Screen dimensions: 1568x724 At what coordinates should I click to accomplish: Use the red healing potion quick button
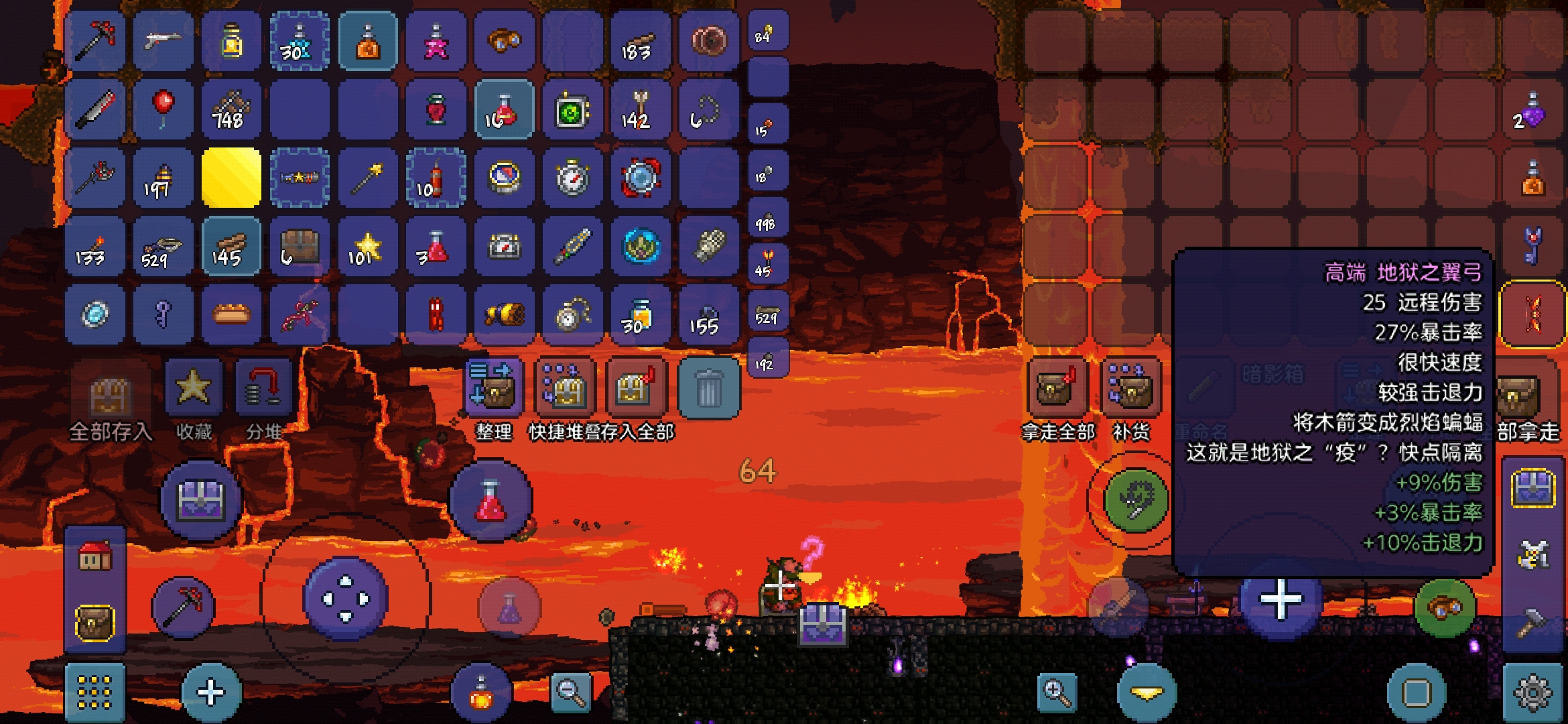point(491,501)
